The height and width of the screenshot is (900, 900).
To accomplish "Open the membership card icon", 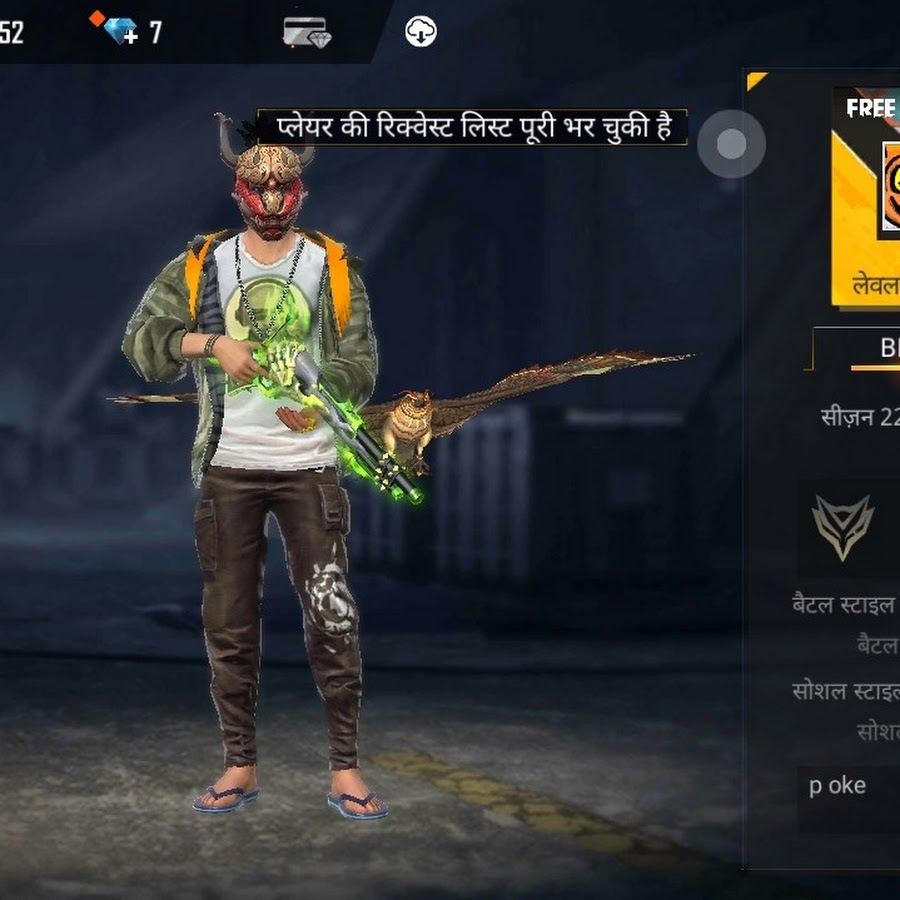I will pos(306,32).
